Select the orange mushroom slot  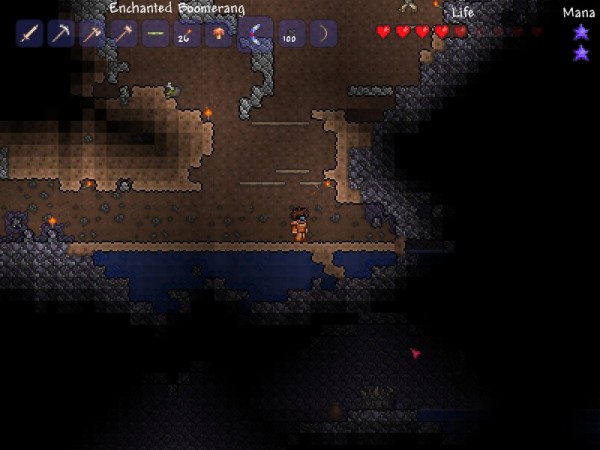pyautogui.click(x=216, y=34)
